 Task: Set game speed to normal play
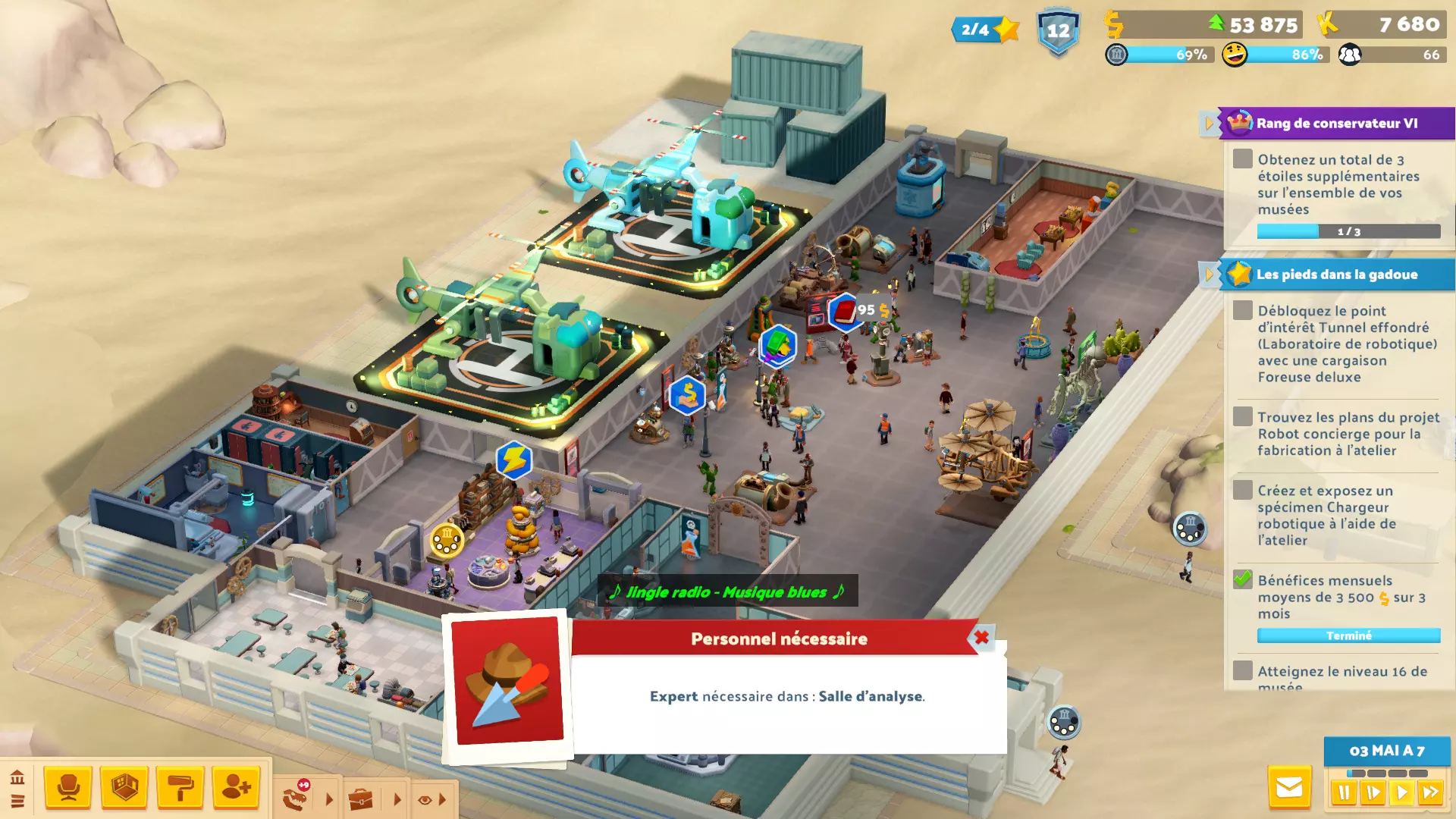coord(1401,793)
